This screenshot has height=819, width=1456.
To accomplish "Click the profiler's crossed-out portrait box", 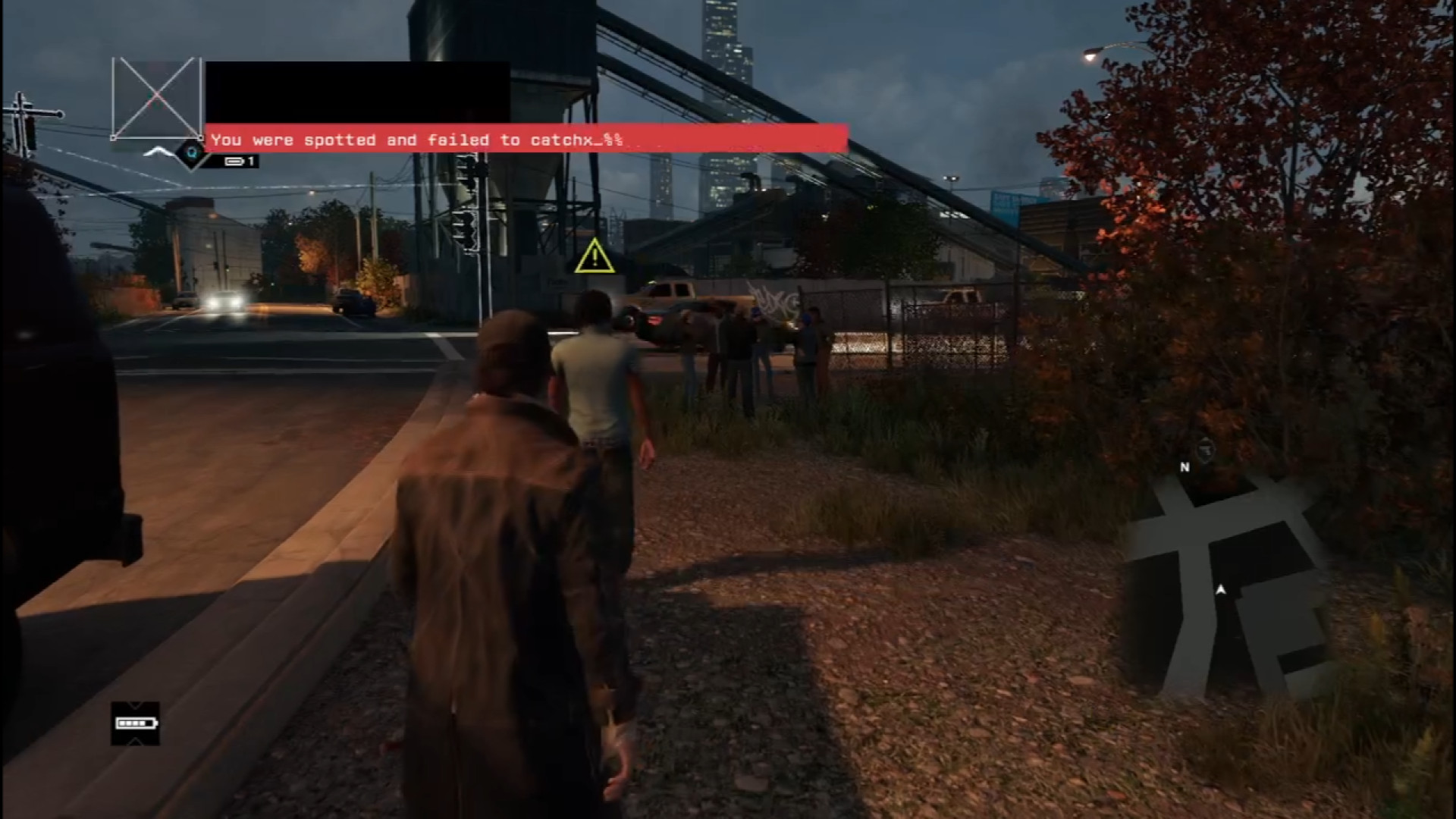I will tap(156, 99).
